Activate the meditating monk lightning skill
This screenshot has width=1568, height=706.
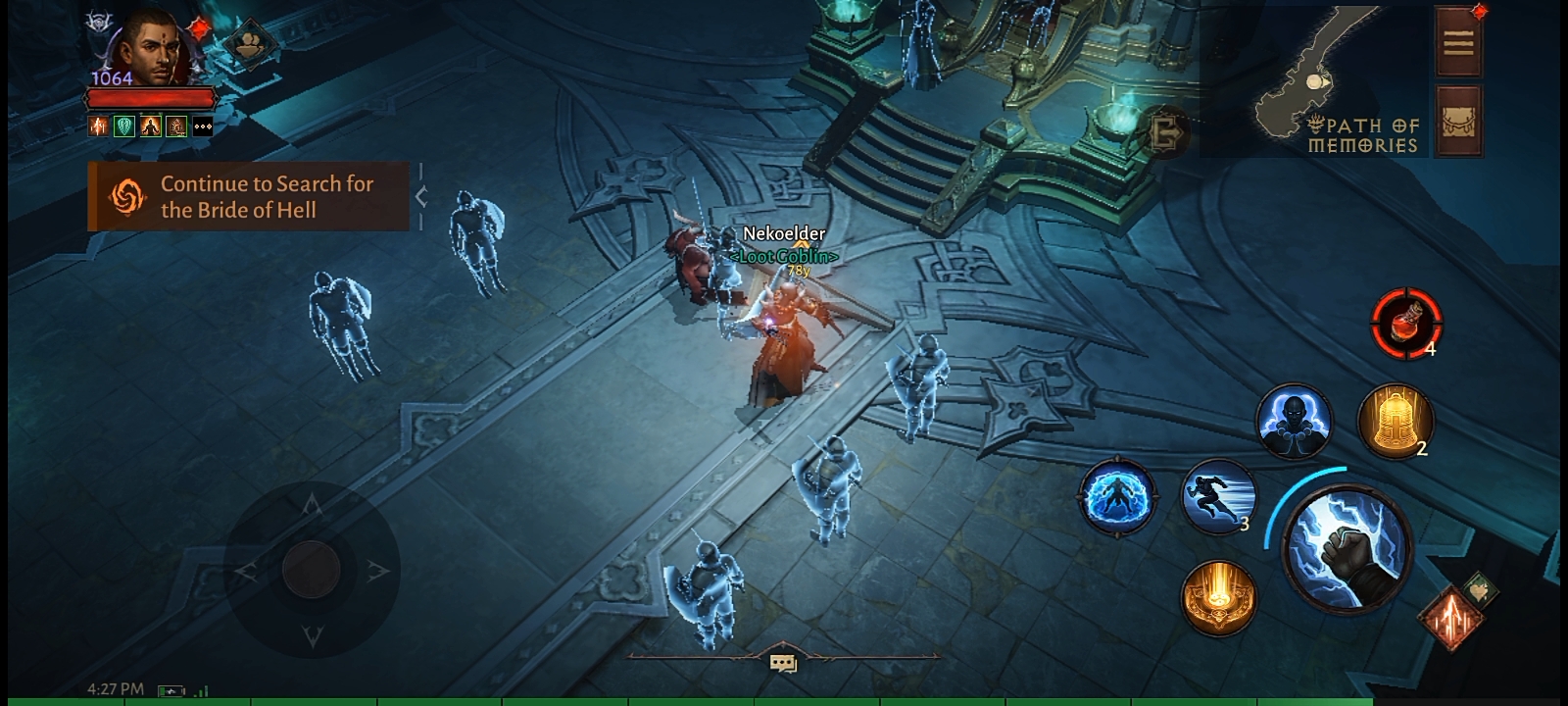click(1294, 422)
